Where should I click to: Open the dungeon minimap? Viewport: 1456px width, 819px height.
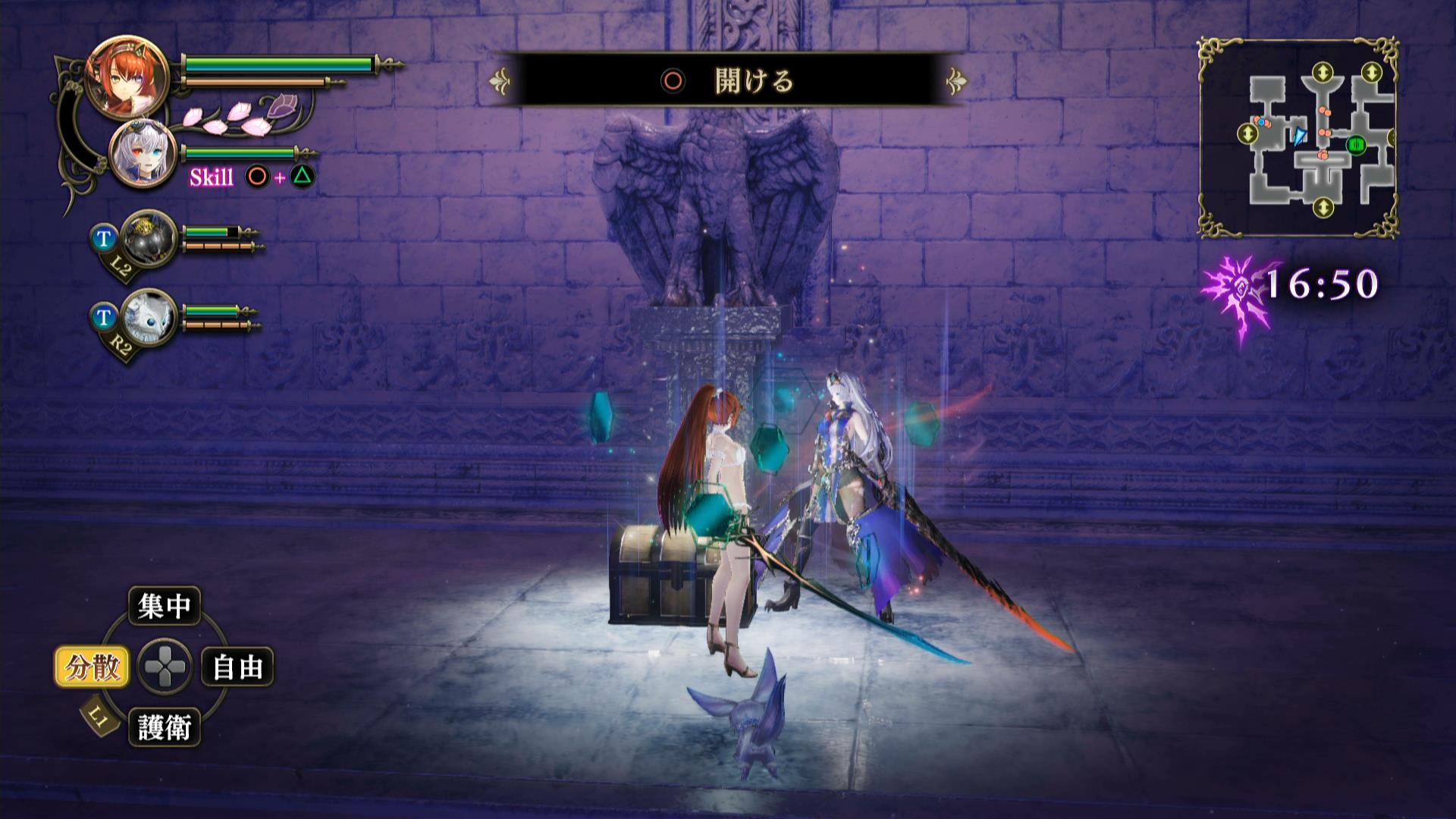click(1298, 138)
